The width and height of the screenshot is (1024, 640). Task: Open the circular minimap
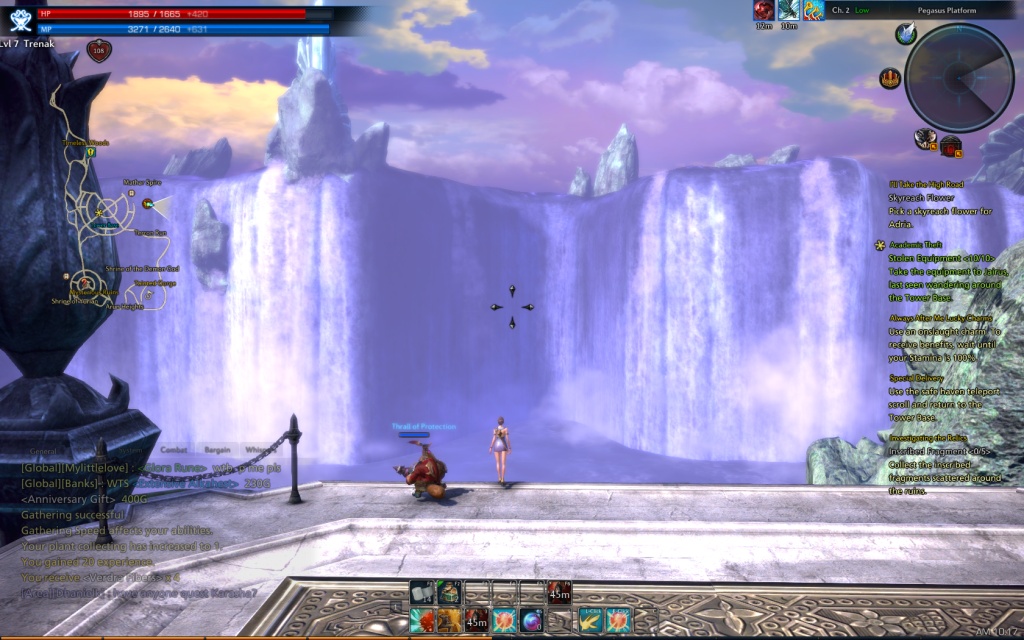(x=959, y=78)
